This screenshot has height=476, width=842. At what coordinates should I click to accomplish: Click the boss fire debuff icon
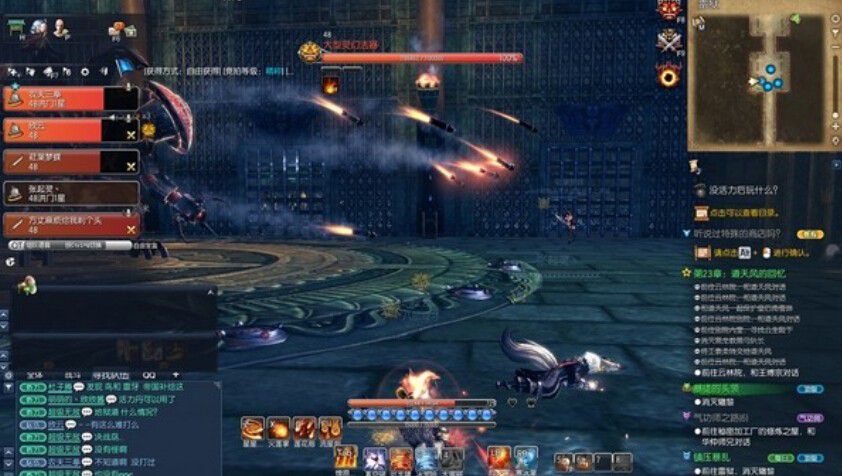pyautogui.click(x=329, y=83)
